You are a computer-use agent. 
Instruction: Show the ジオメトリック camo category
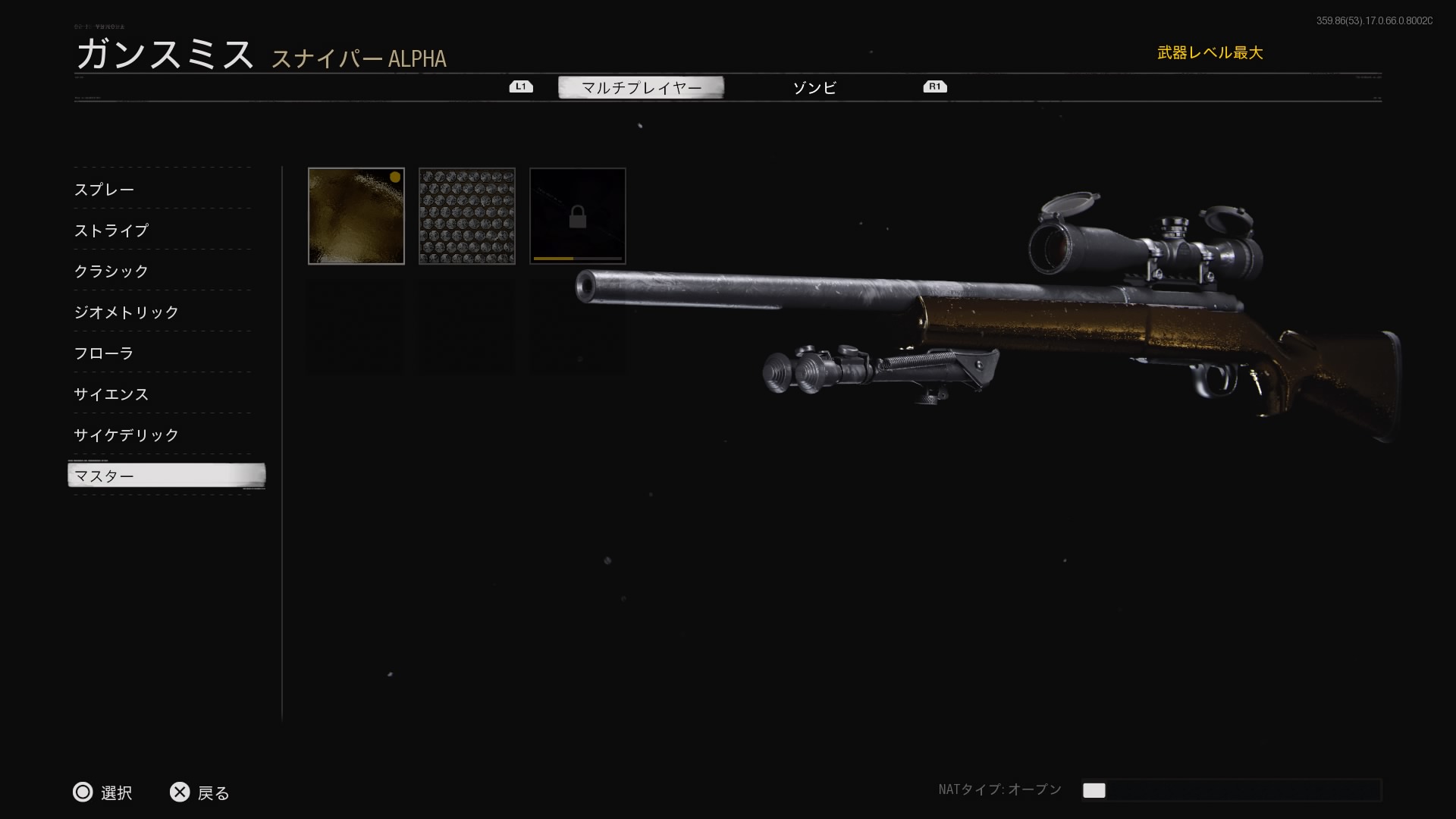point(127,312)
